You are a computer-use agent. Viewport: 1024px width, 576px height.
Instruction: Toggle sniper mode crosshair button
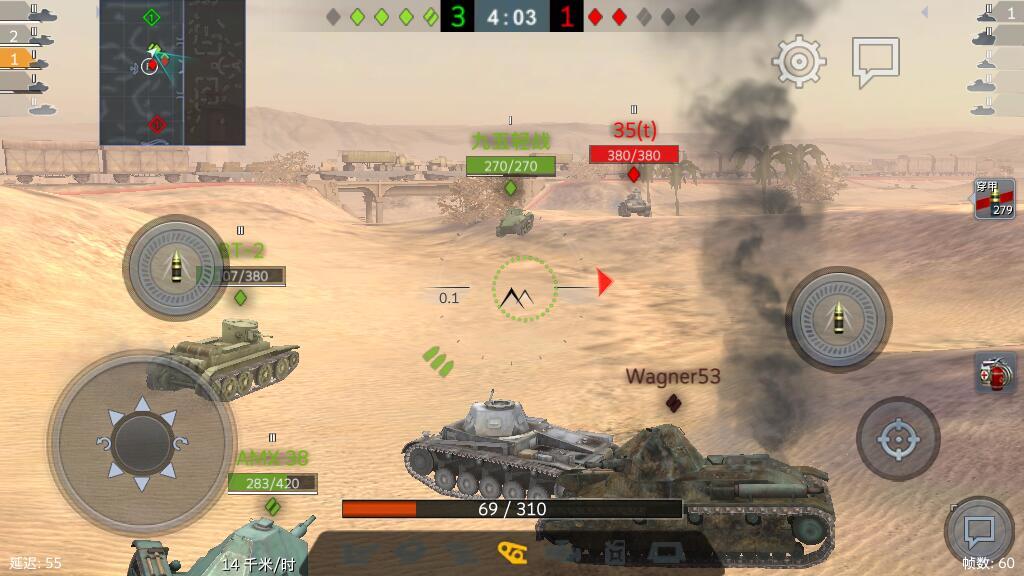[x=897, y=438]
